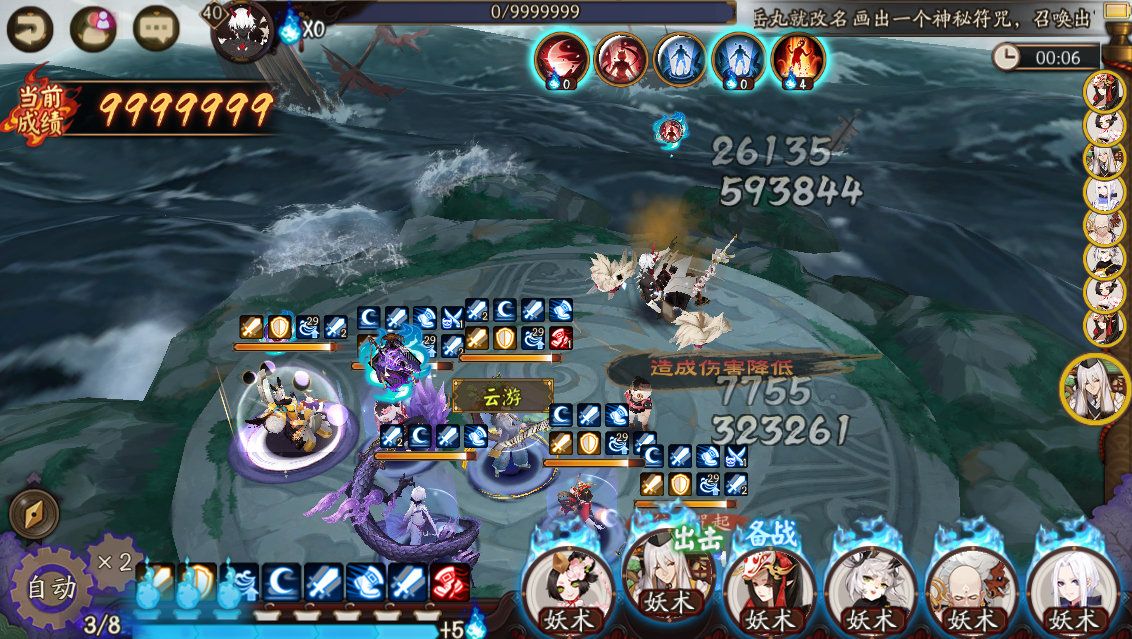Use the fiery skill showing cost 4

[798, 58]
